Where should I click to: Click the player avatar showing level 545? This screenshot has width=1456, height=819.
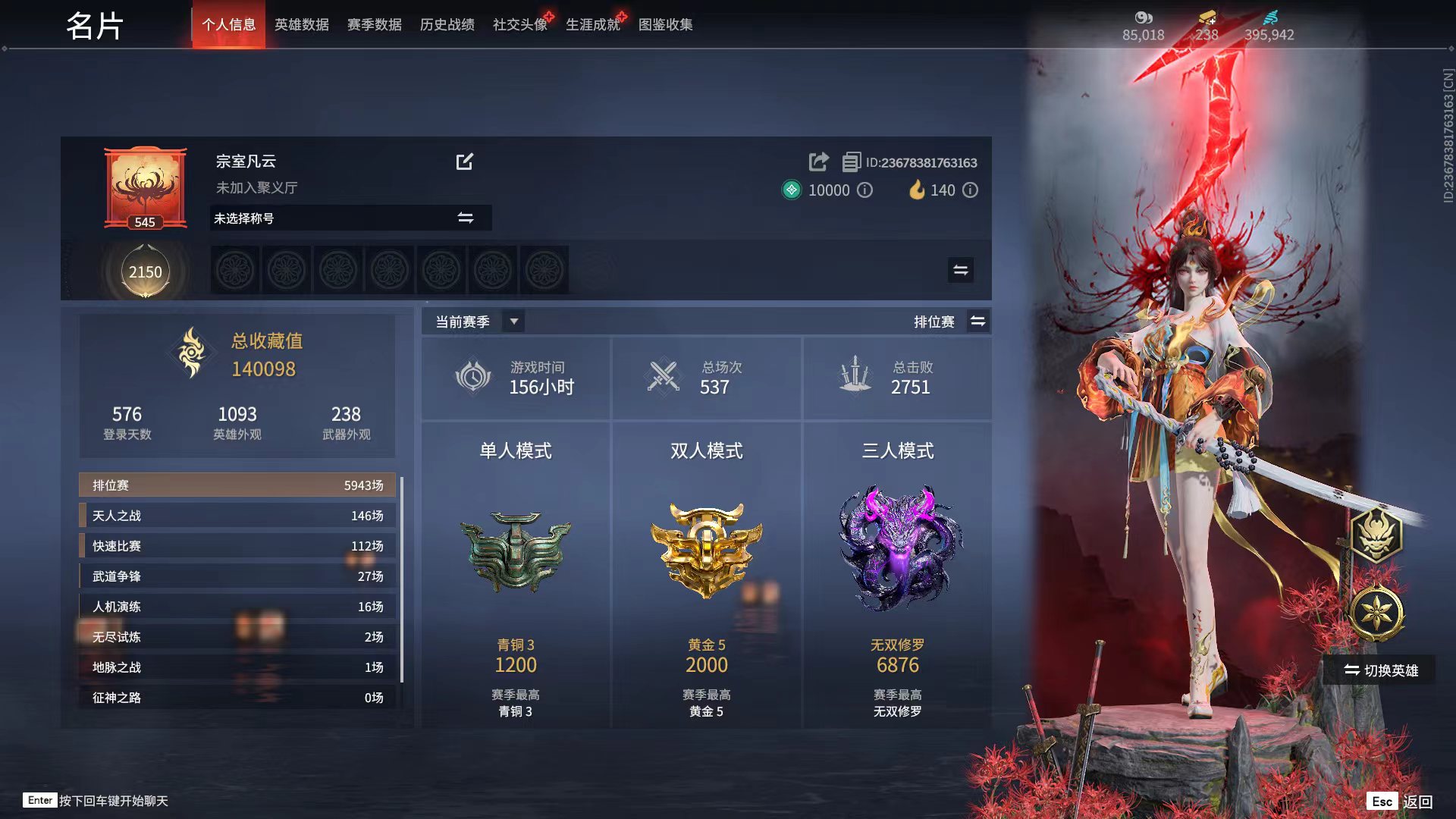point(145,186)
